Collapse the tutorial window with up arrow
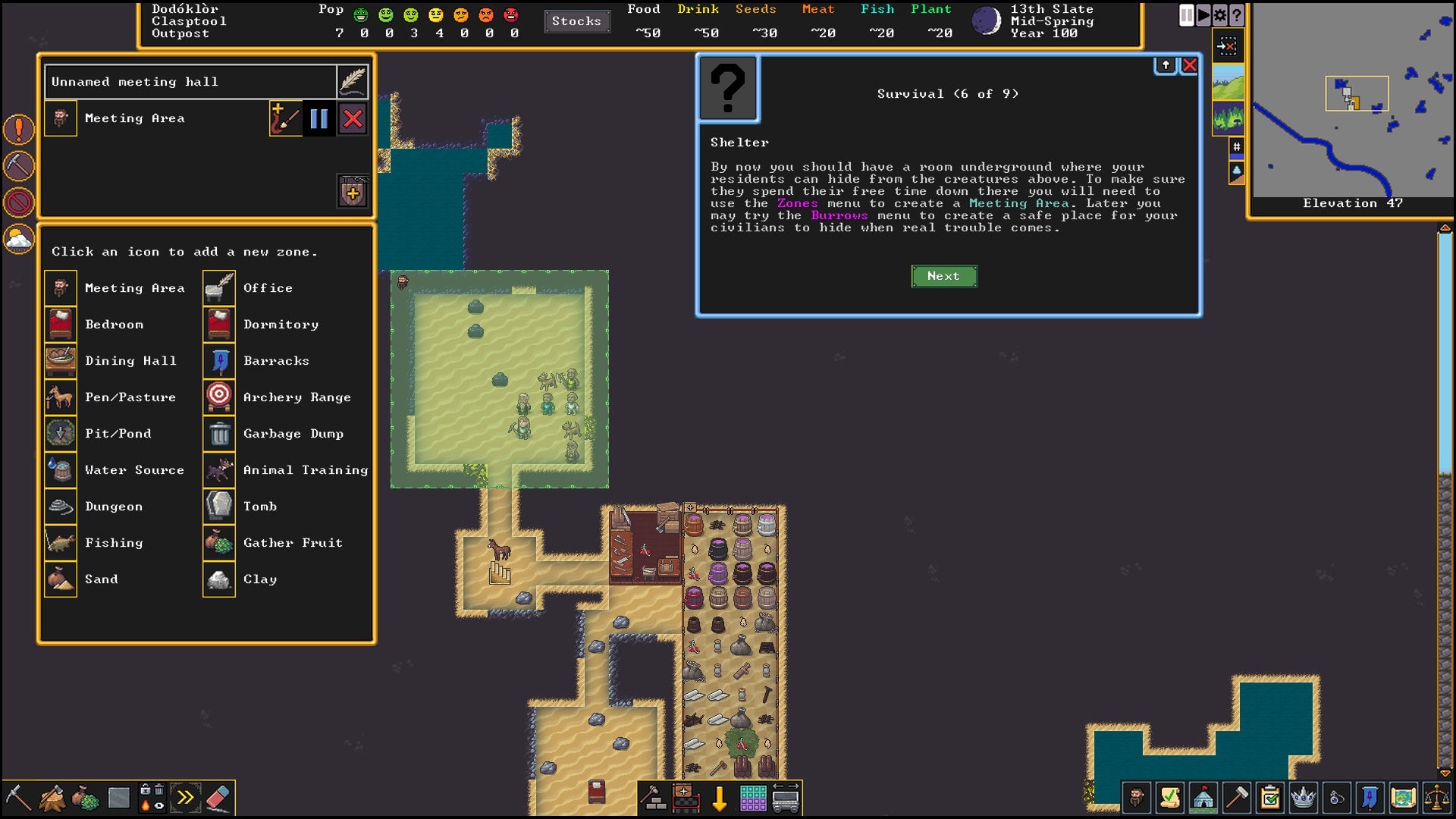Screen dimensions: 1456x819 1166,65
